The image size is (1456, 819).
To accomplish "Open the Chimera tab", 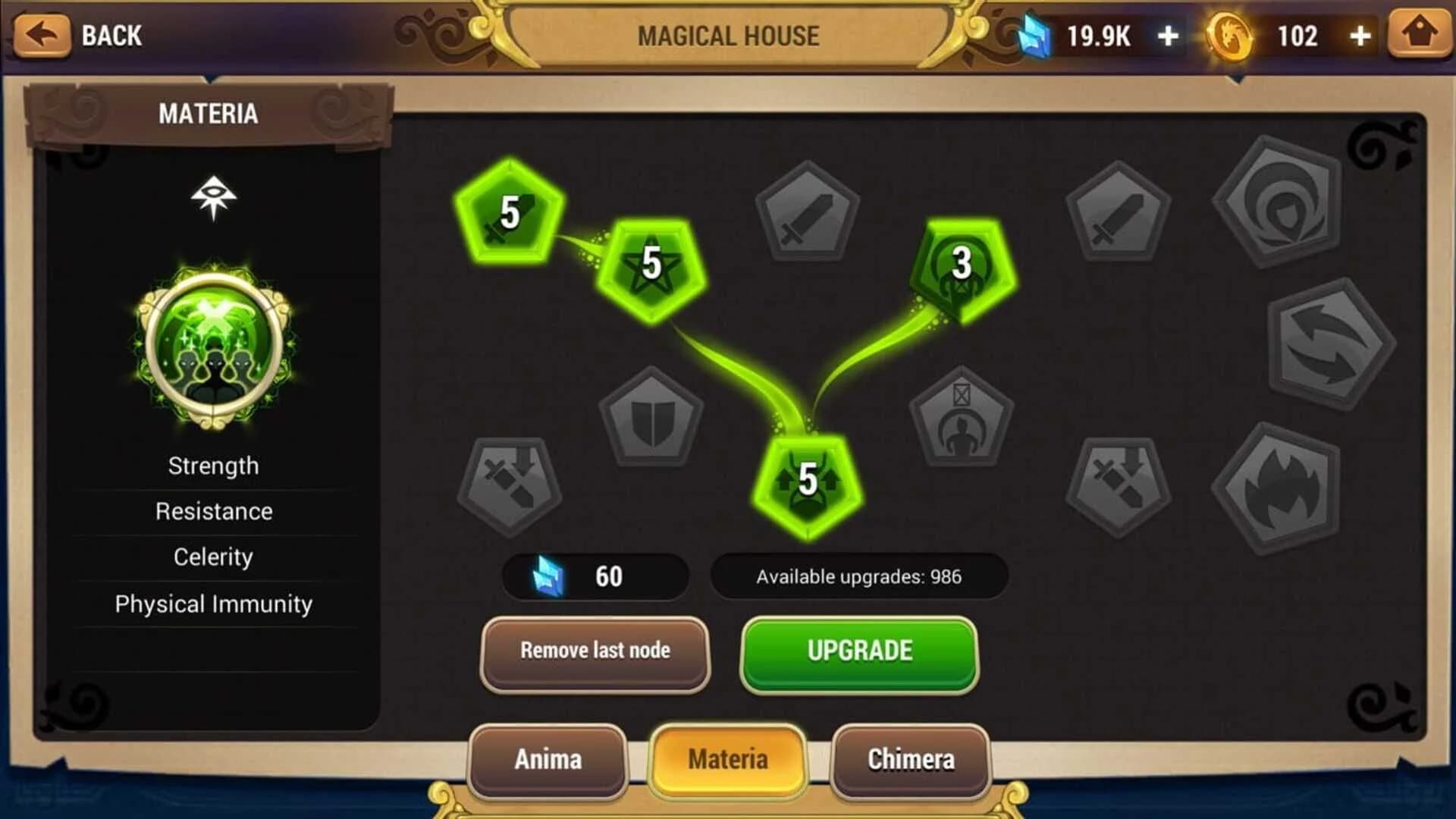I will [x=910, y=759].
